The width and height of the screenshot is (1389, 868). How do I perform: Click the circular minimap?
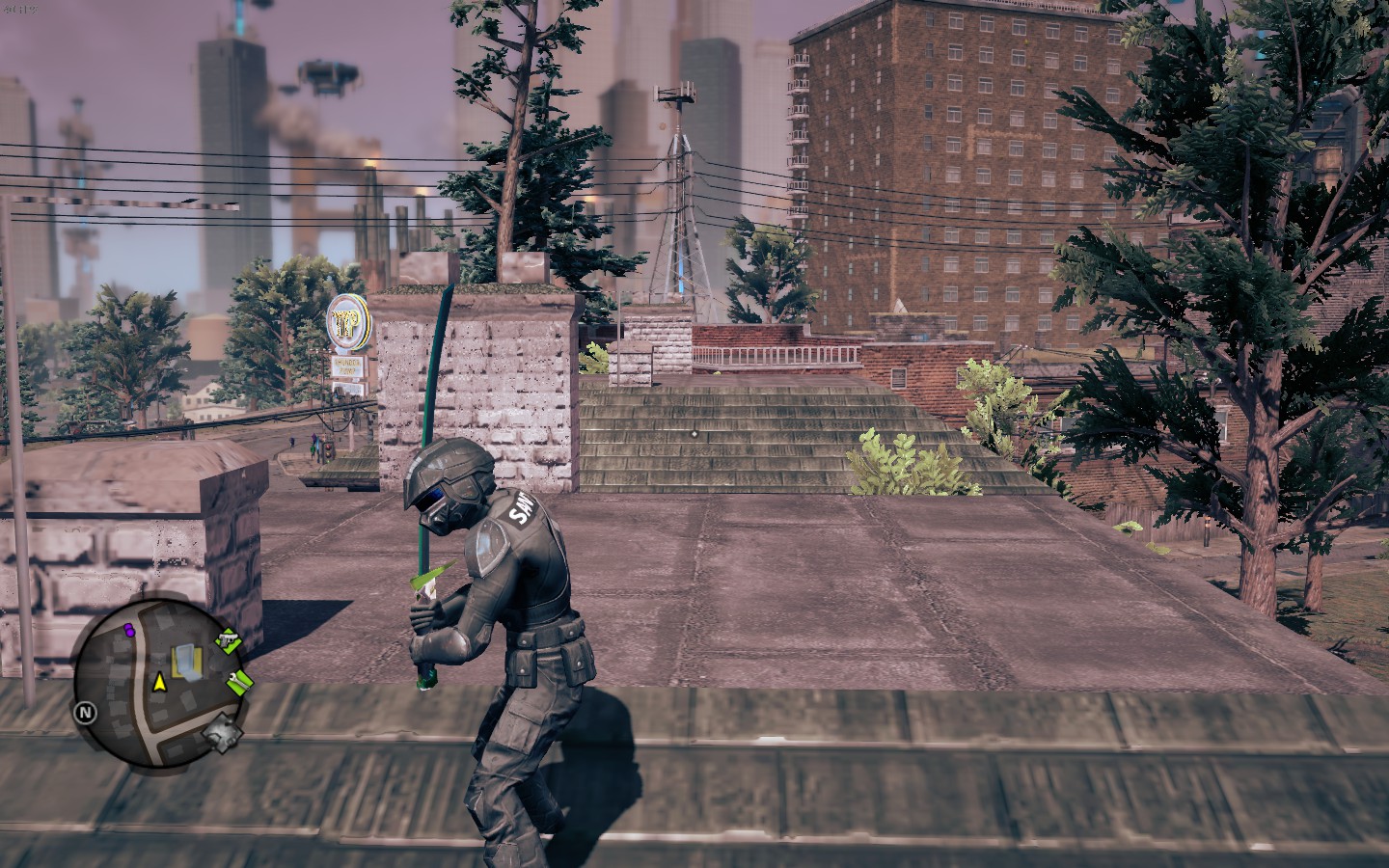pos(158,680)
